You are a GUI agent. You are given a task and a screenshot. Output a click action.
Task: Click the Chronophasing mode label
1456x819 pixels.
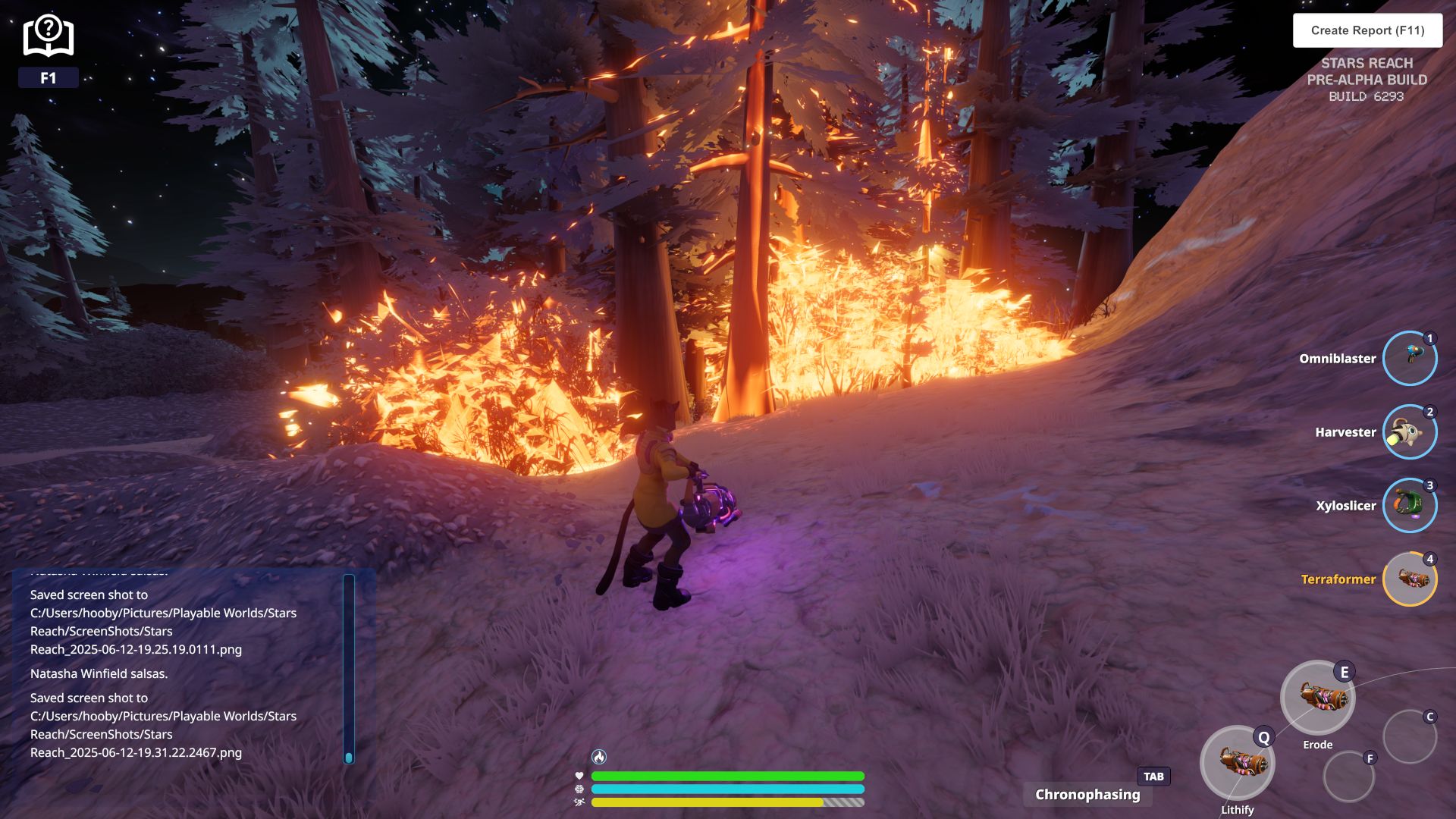pyautogui.click(x=1087, y=795)
